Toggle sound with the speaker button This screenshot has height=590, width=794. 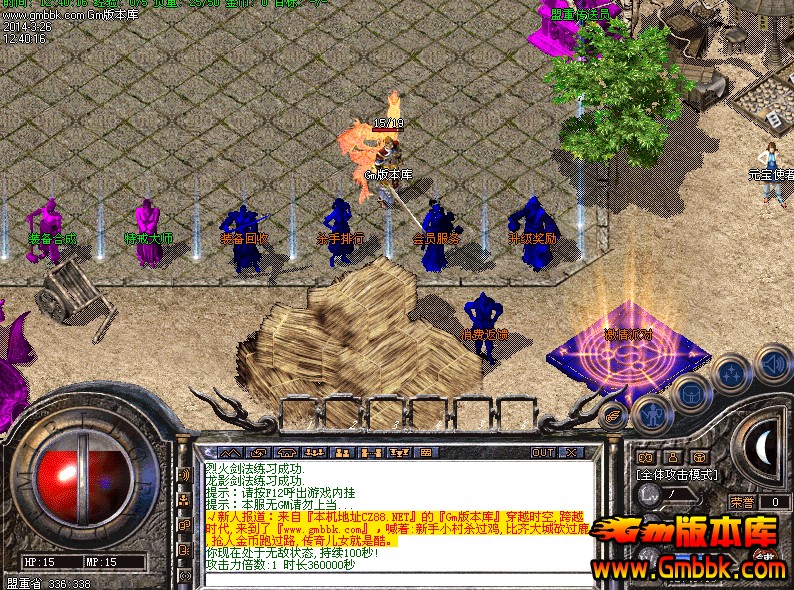[772, 362]
